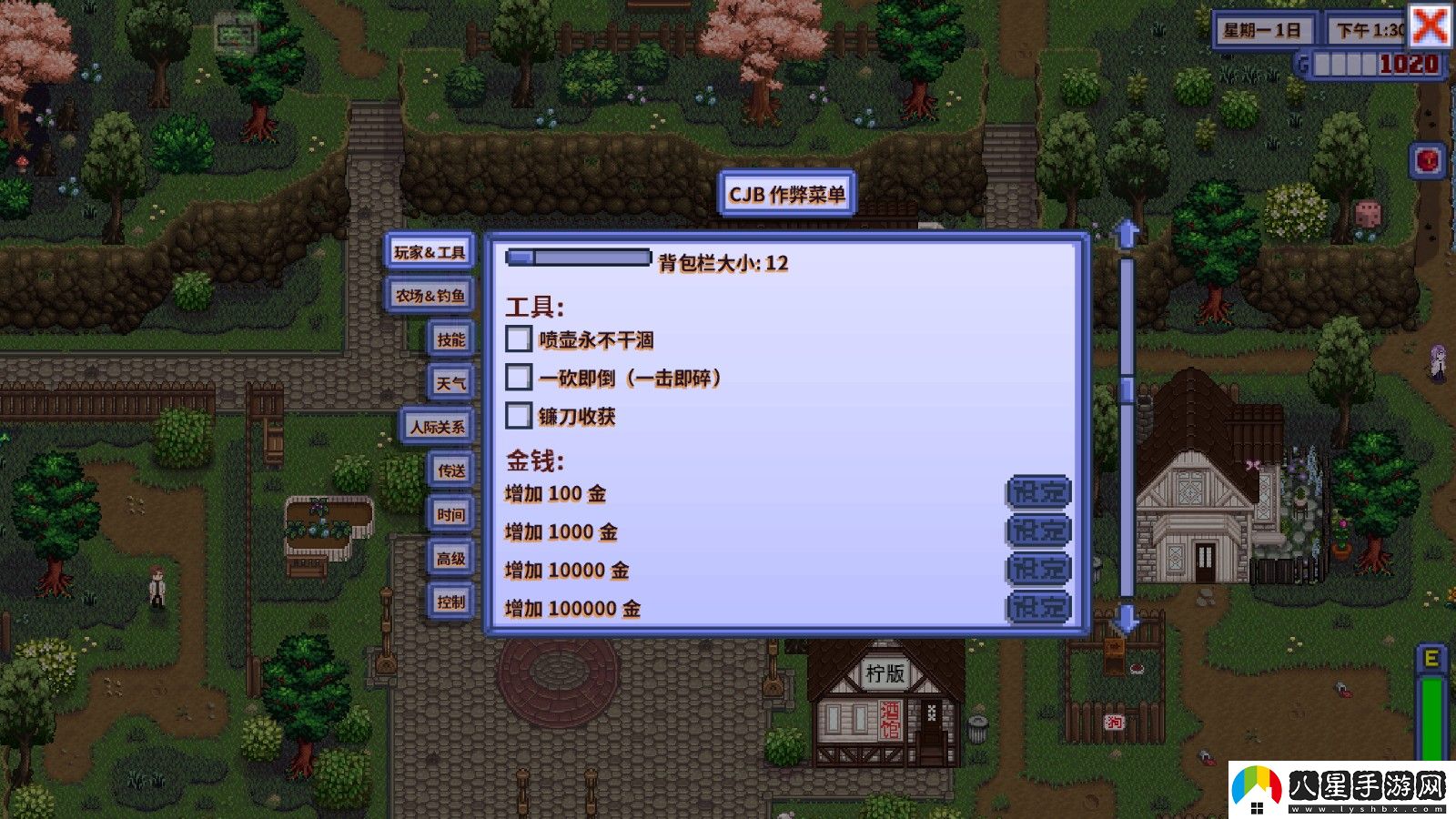This screenshot has width=1456, height=819.
Task: Open the 人际关系 section
Action: coord(438,427)
